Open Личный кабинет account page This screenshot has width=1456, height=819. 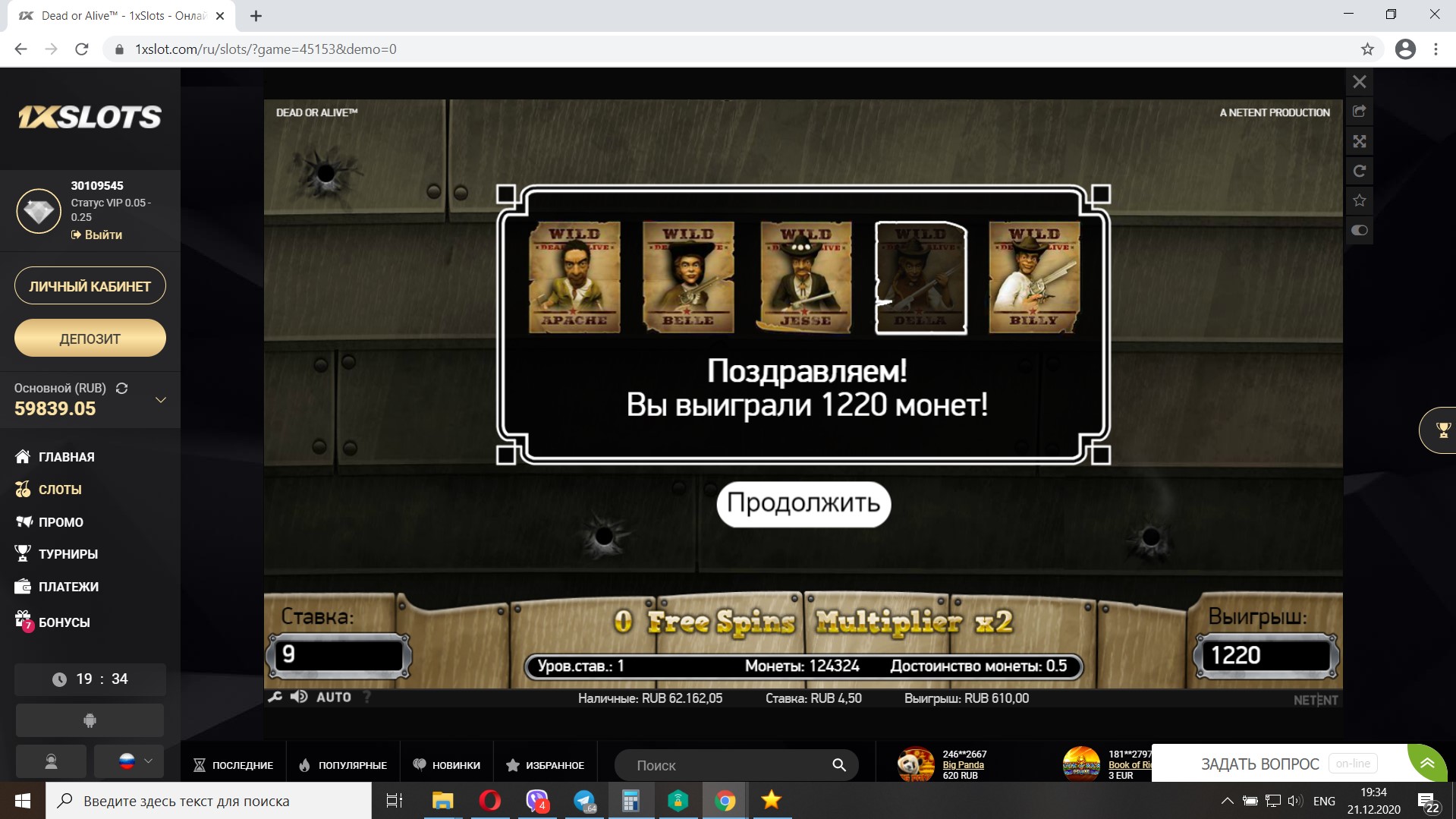pos(90,286)
